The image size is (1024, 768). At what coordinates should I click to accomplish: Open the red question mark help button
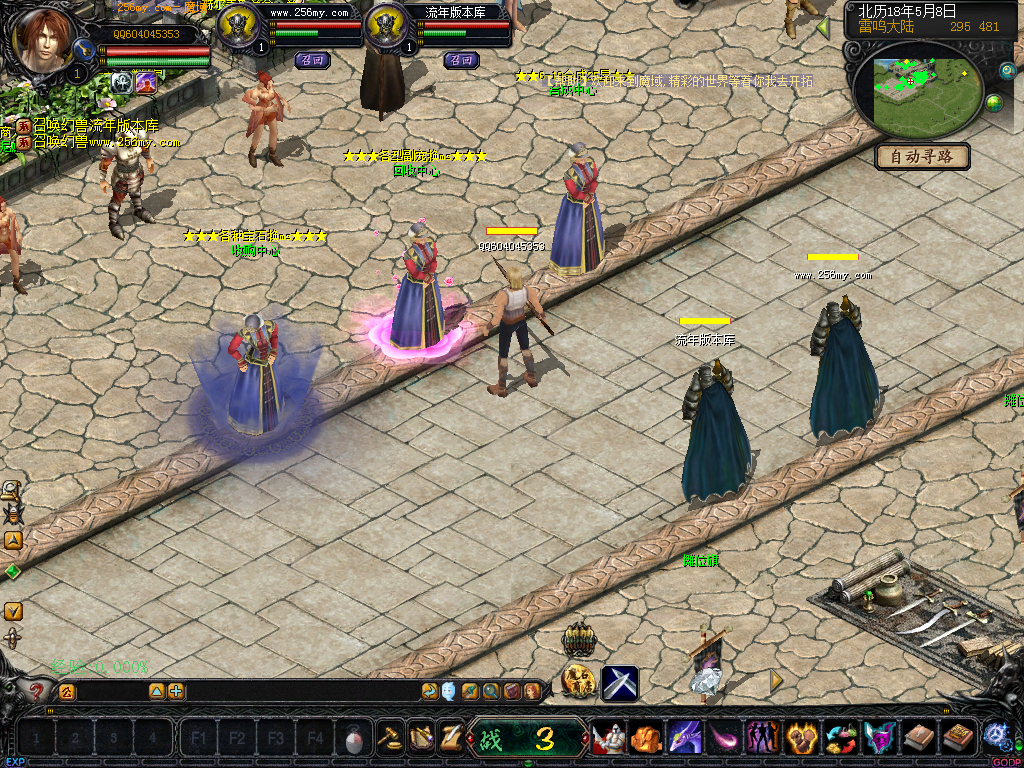pyautogui.click(x=37, y=691)
